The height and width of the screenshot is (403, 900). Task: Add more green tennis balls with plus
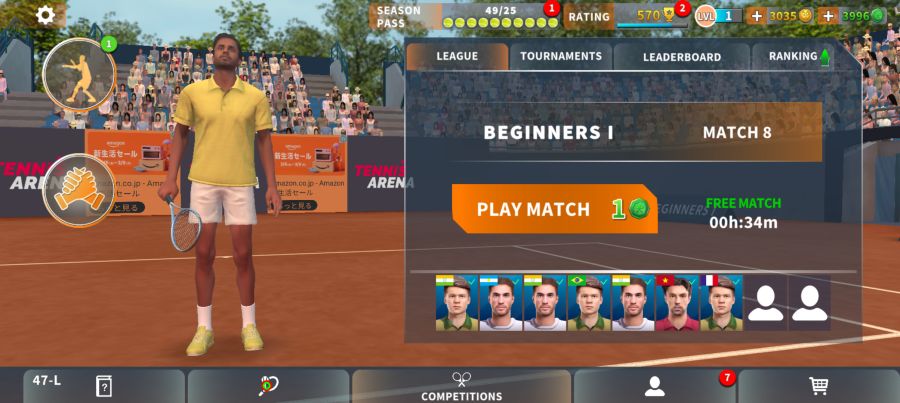(827, 16)
